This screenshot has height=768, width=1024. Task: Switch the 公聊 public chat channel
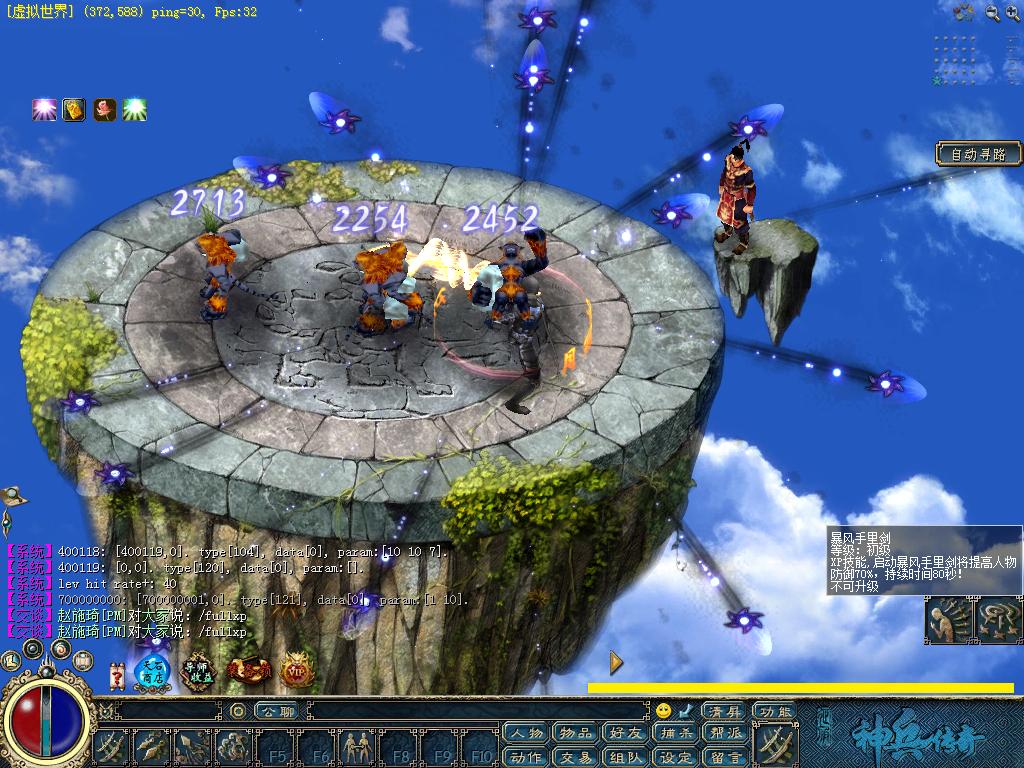coord(275,711)
